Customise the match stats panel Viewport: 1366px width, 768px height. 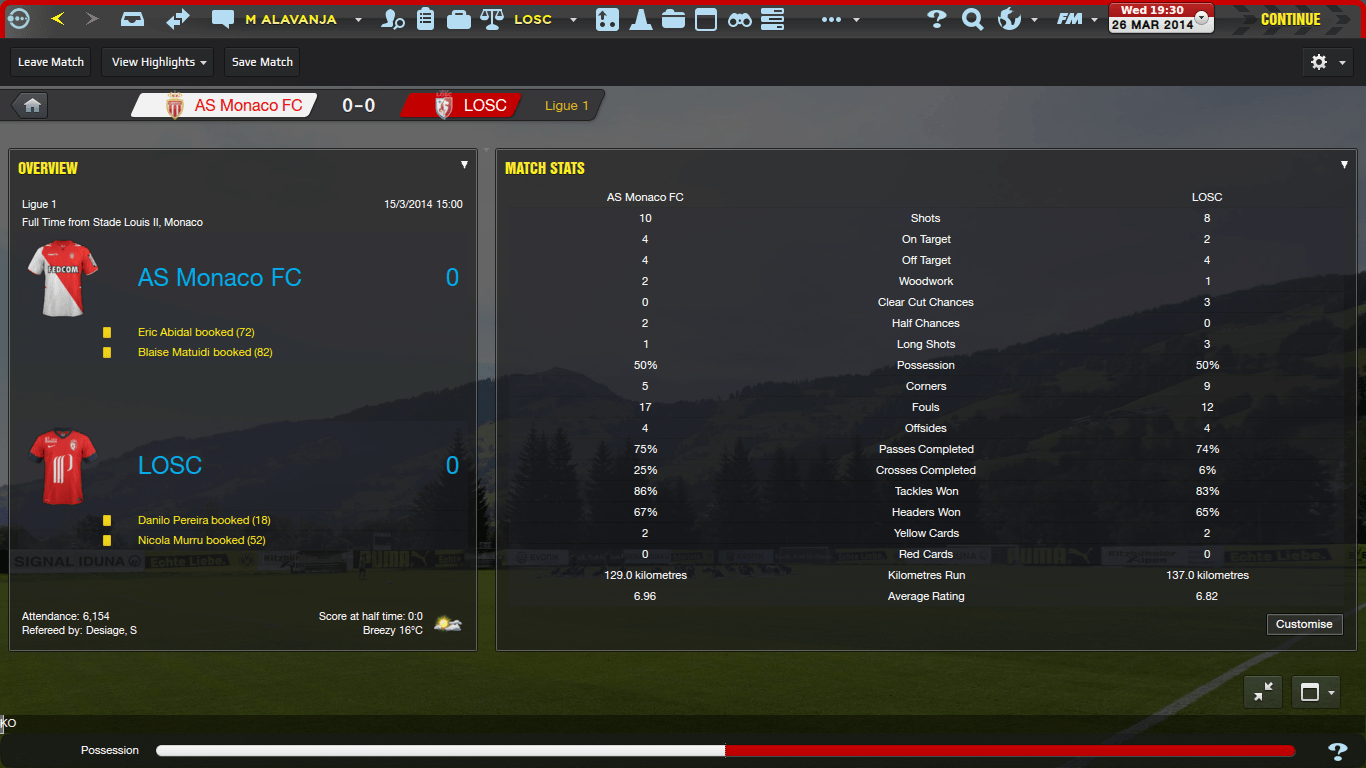[x=1304, y=624]
